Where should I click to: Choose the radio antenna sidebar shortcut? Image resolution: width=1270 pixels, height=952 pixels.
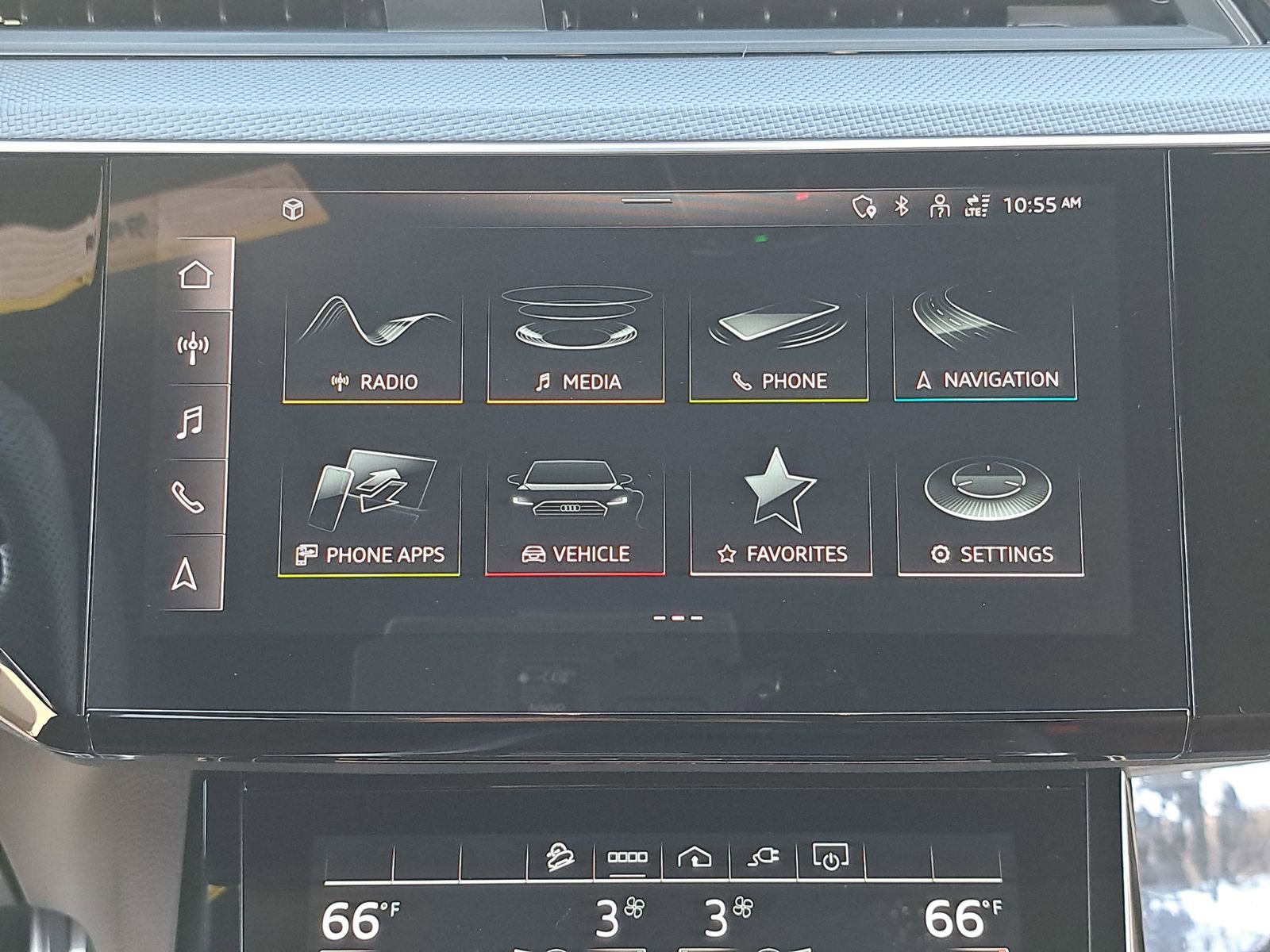click(193, 347)
